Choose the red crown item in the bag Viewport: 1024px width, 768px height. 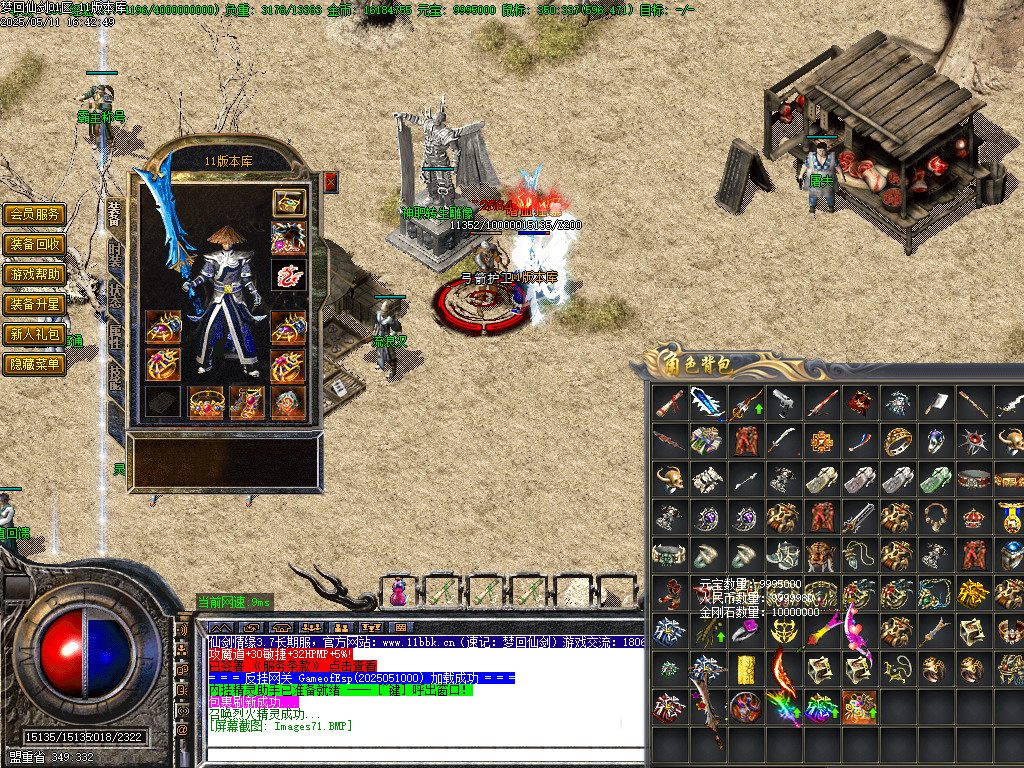point(971,517)
